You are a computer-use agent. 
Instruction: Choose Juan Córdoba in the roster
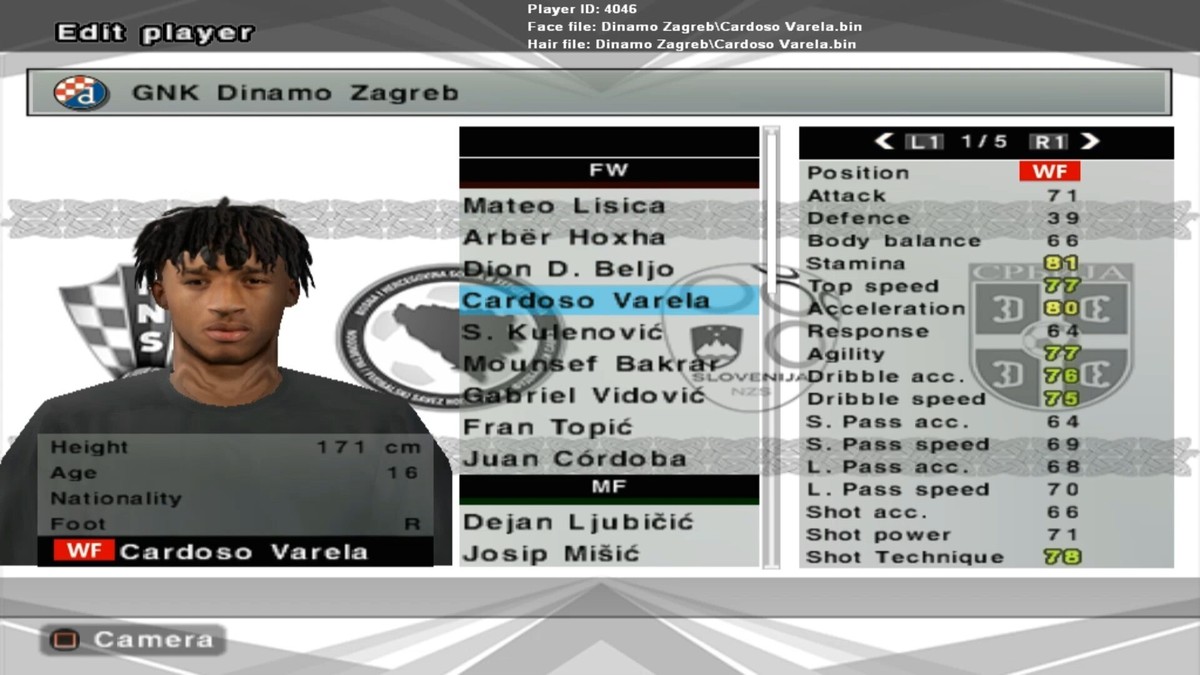[x=574, y=460]
